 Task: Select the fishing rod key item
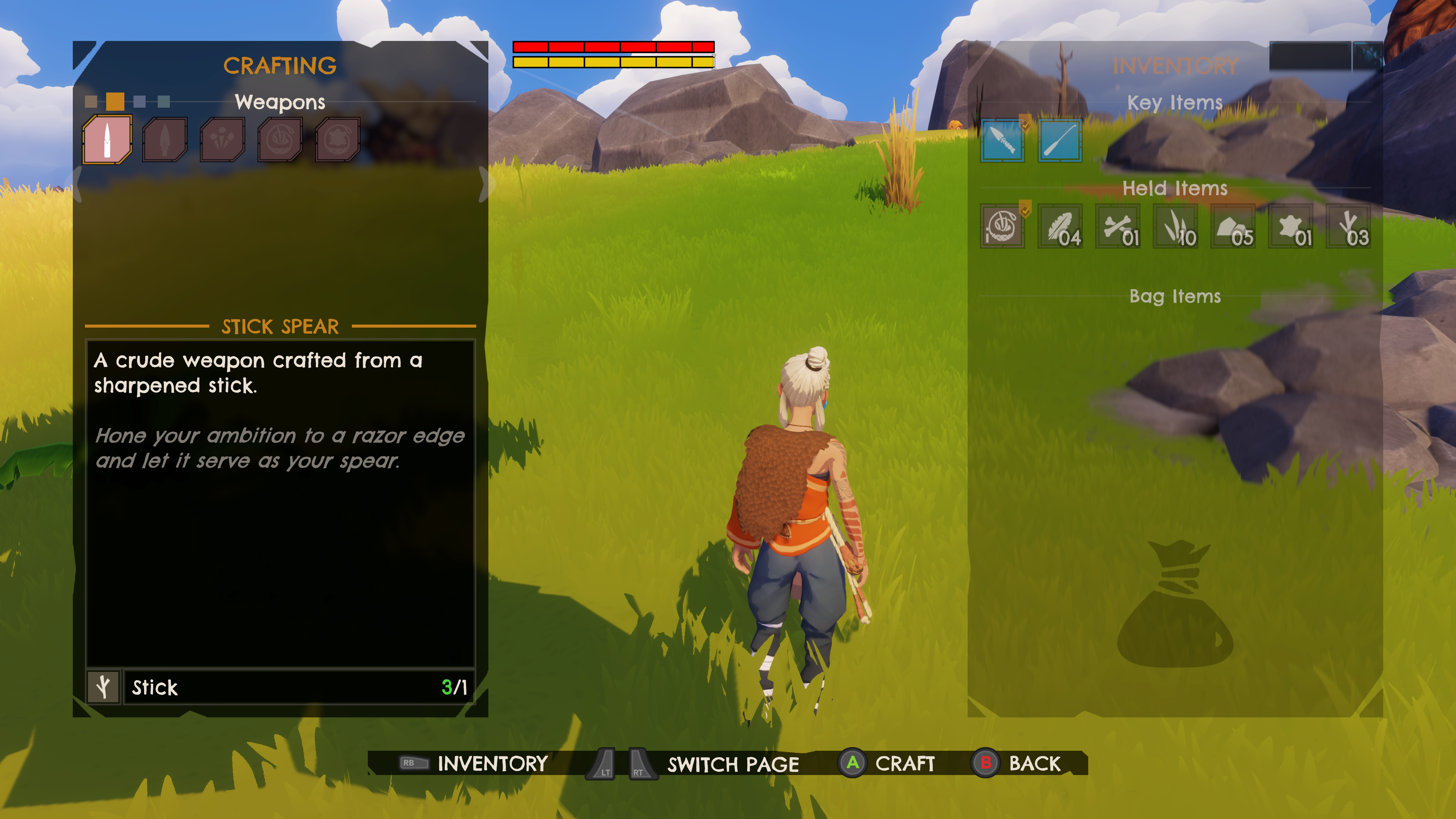point(1060,141)
